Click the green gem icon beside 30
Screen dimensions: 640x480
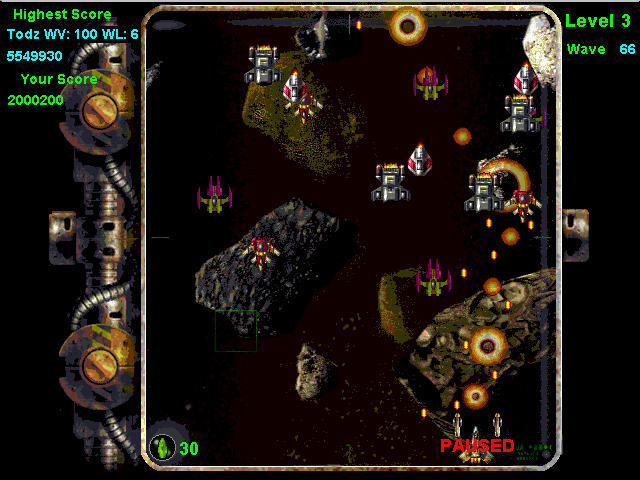click(162, 447)
